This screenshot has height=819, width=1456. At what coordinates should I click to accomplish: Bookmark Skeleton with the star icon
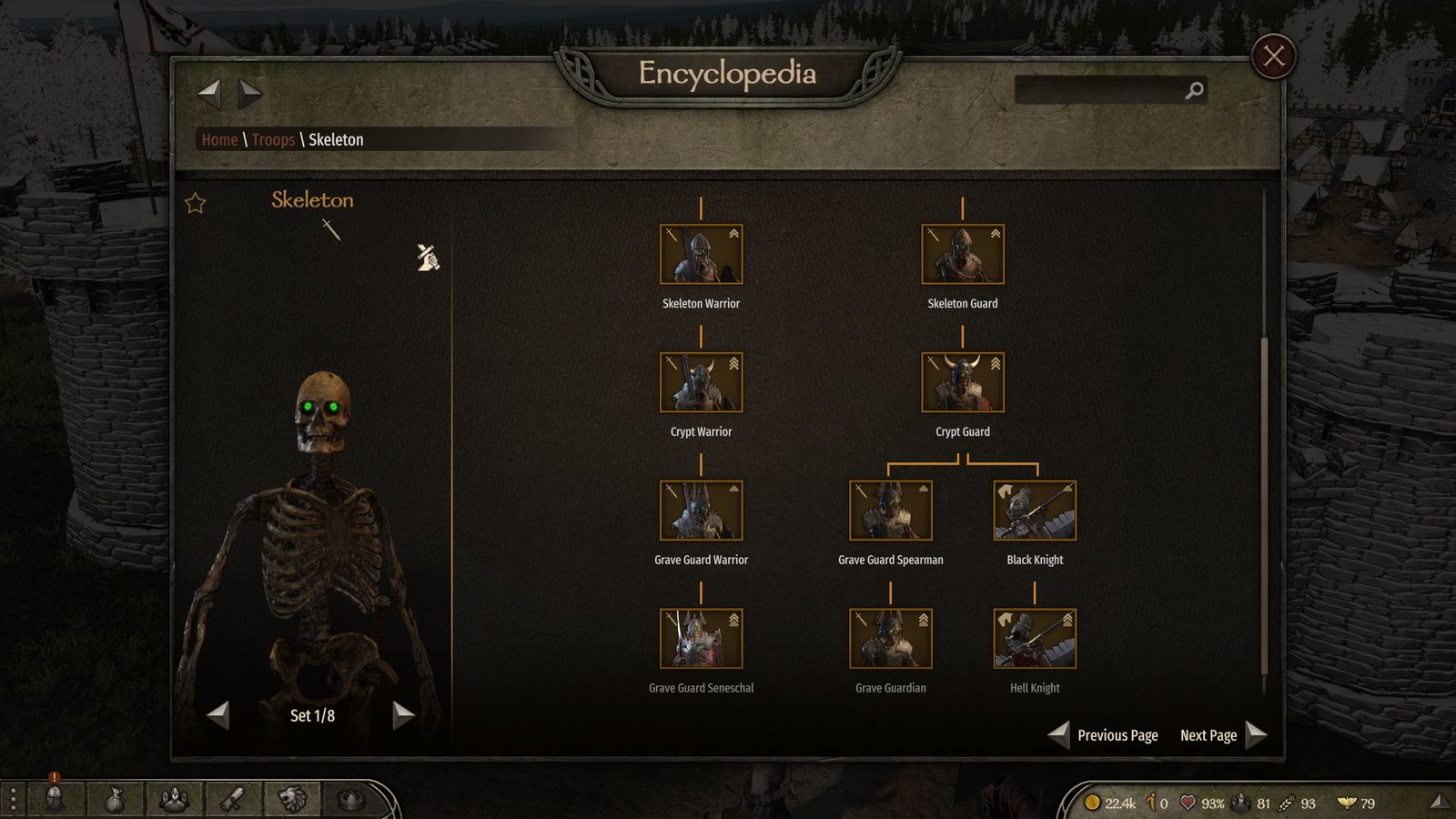point(196,203)
